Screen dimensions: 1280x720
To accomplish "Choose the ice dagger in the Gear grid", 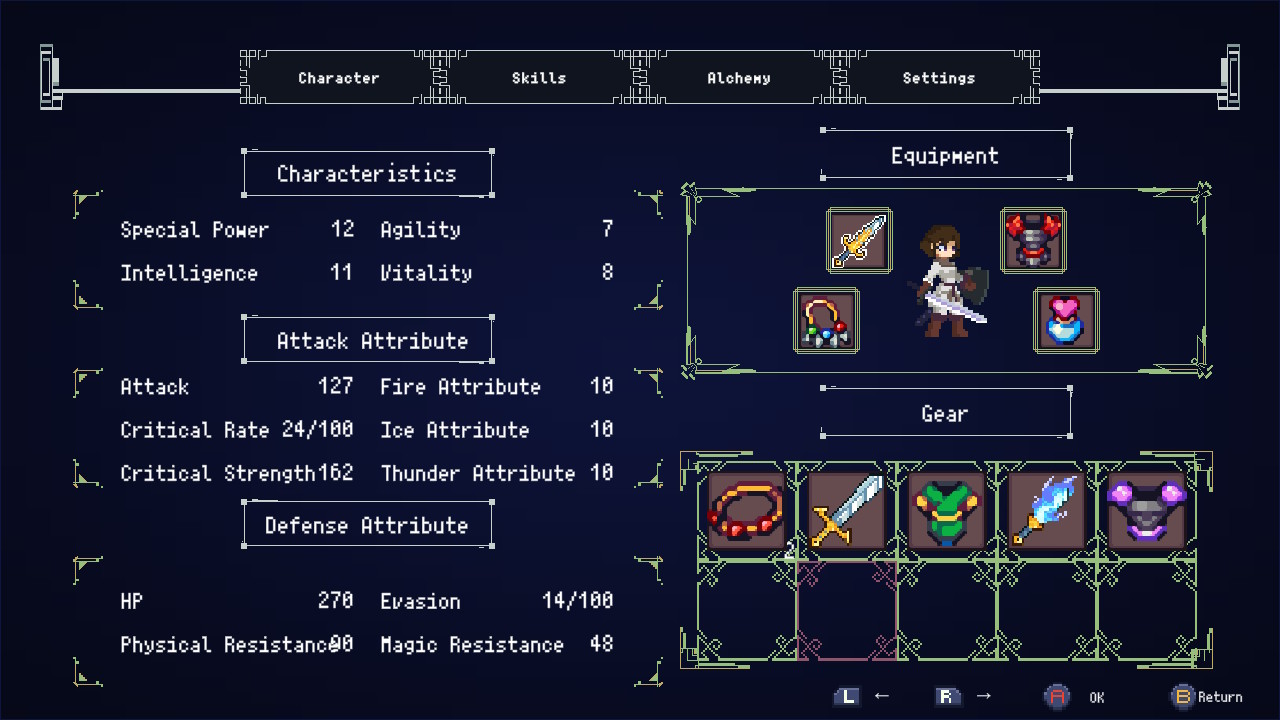I will (1046, 510).
